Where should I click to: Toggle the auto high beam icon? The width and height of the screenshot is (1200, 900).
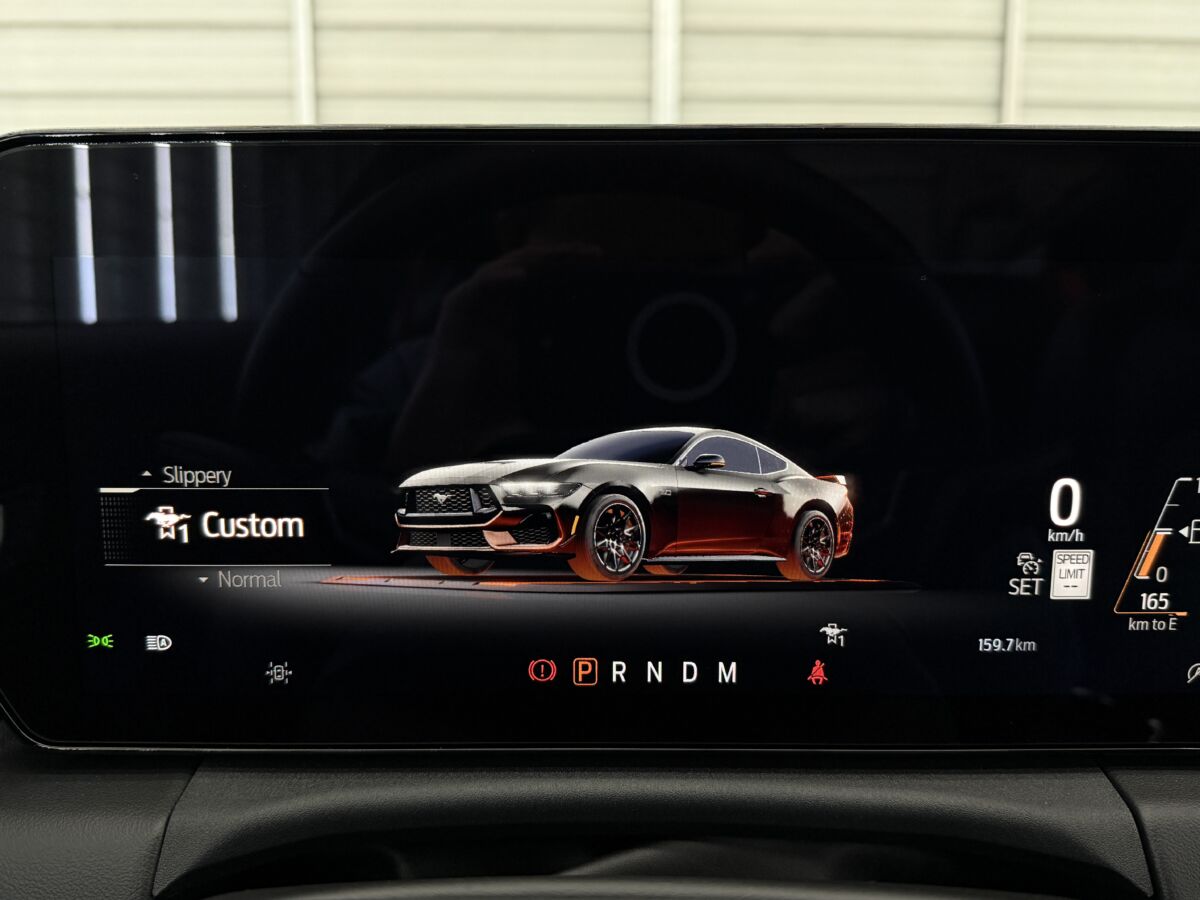158,642
